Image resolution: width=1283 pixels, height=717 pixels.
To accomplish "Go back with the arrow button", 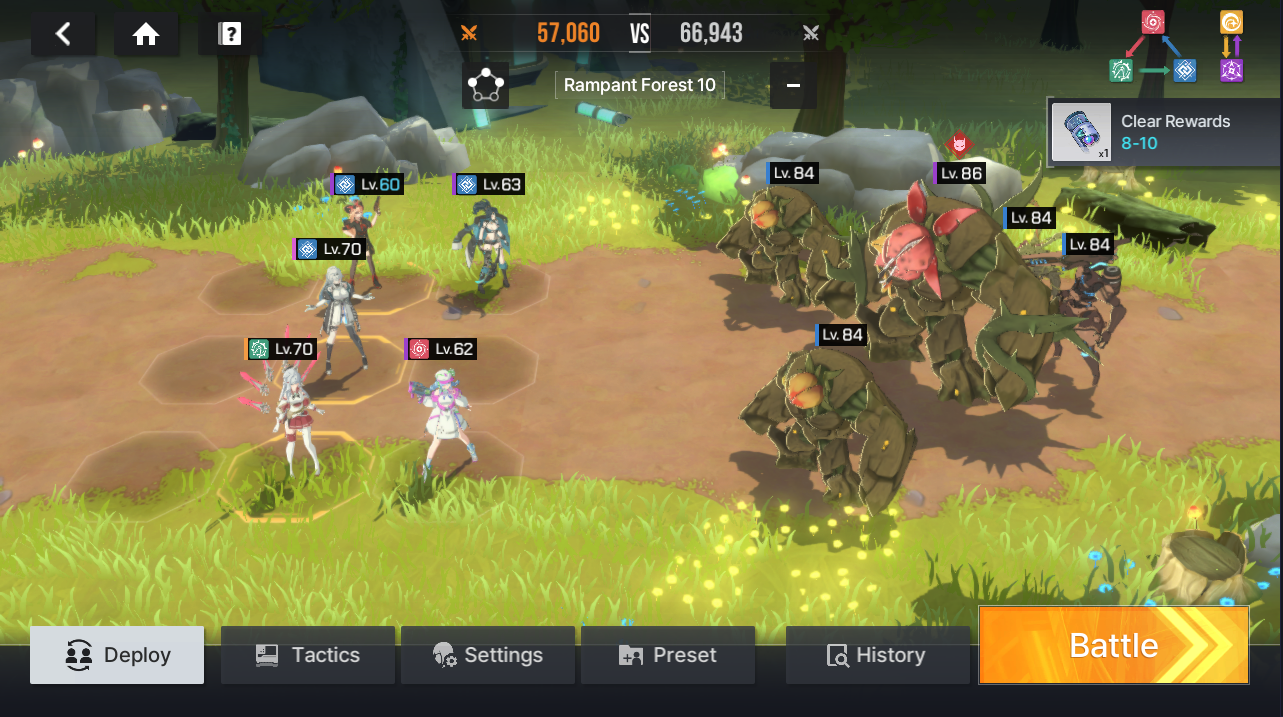I will pyautogui.click(x=63, y=35).
